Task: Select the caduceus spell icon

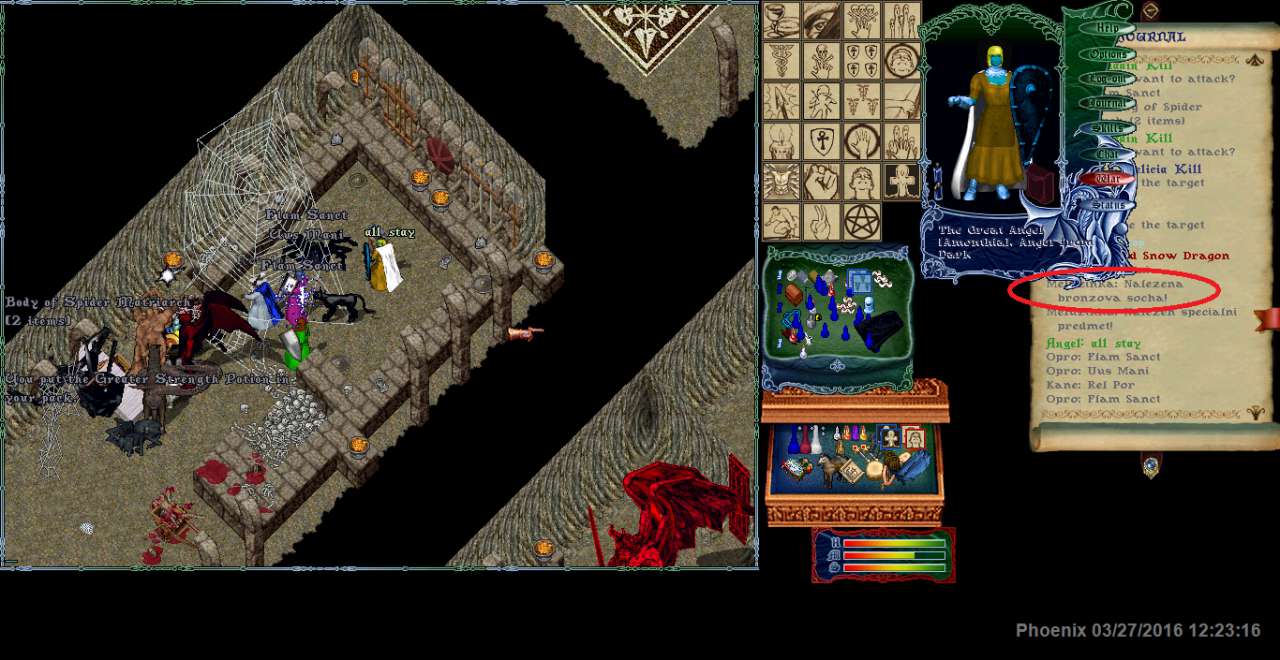Action: pyautogui.click(x=782, y=60)
